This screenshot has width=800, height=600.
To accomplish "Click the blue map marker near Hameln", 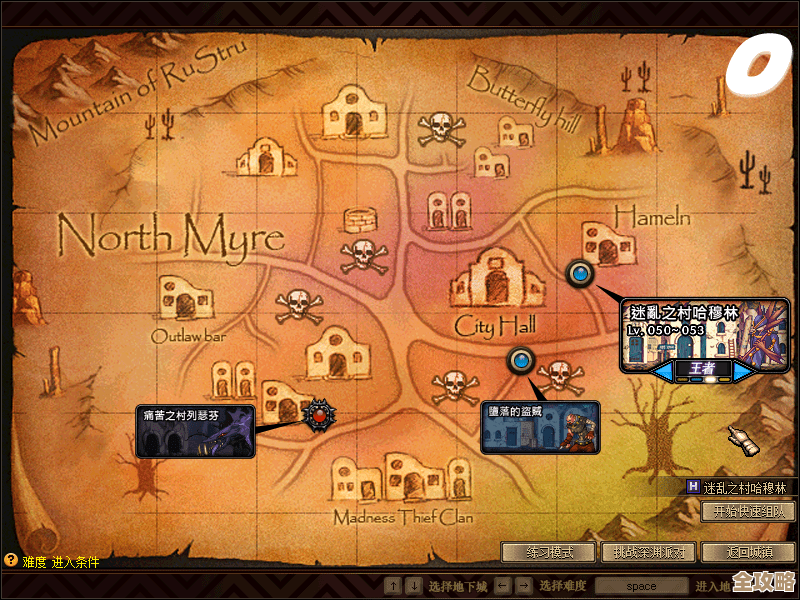I will 580,272.
